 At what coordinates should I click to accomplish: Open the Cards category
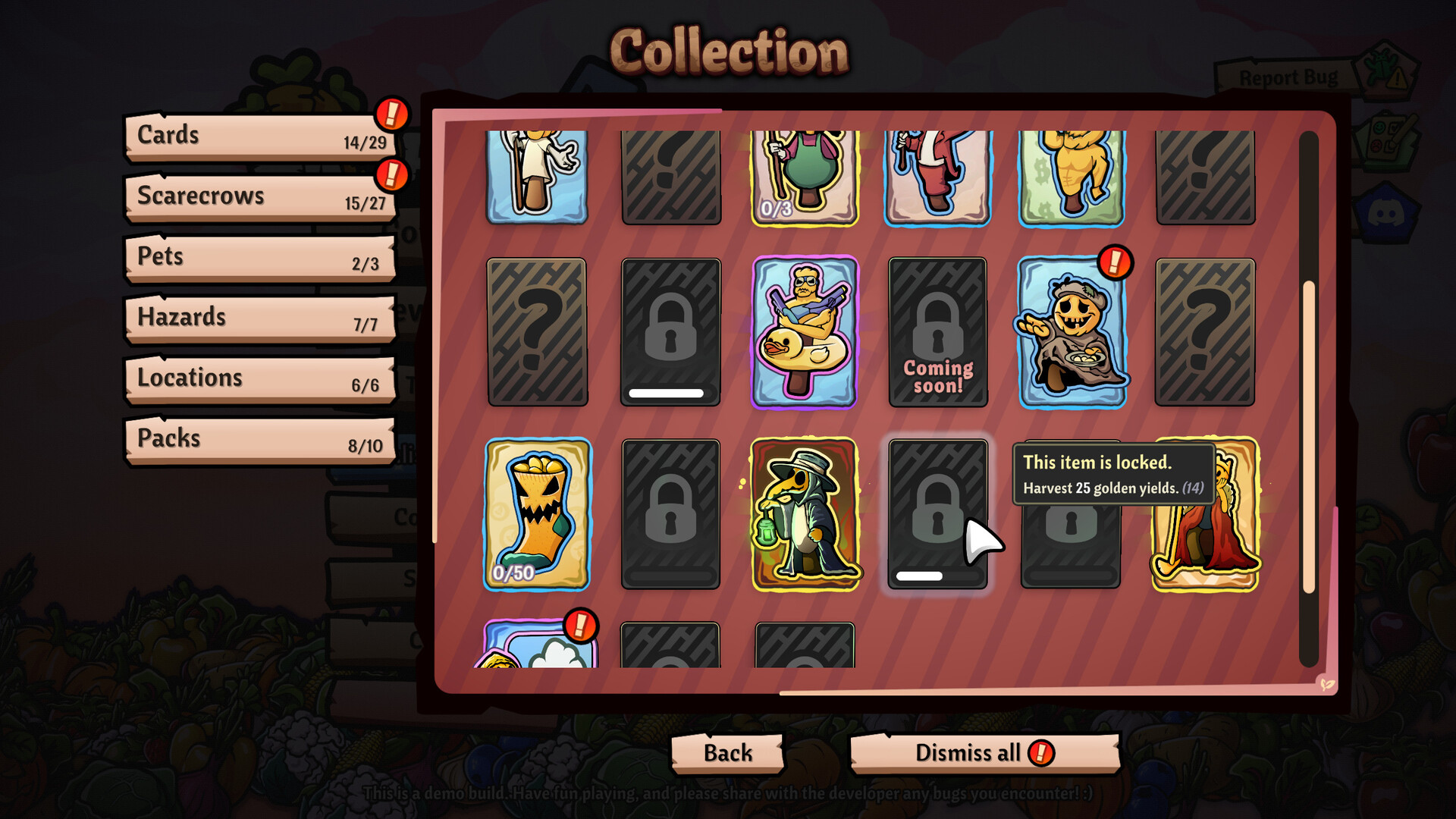[259, 136]
